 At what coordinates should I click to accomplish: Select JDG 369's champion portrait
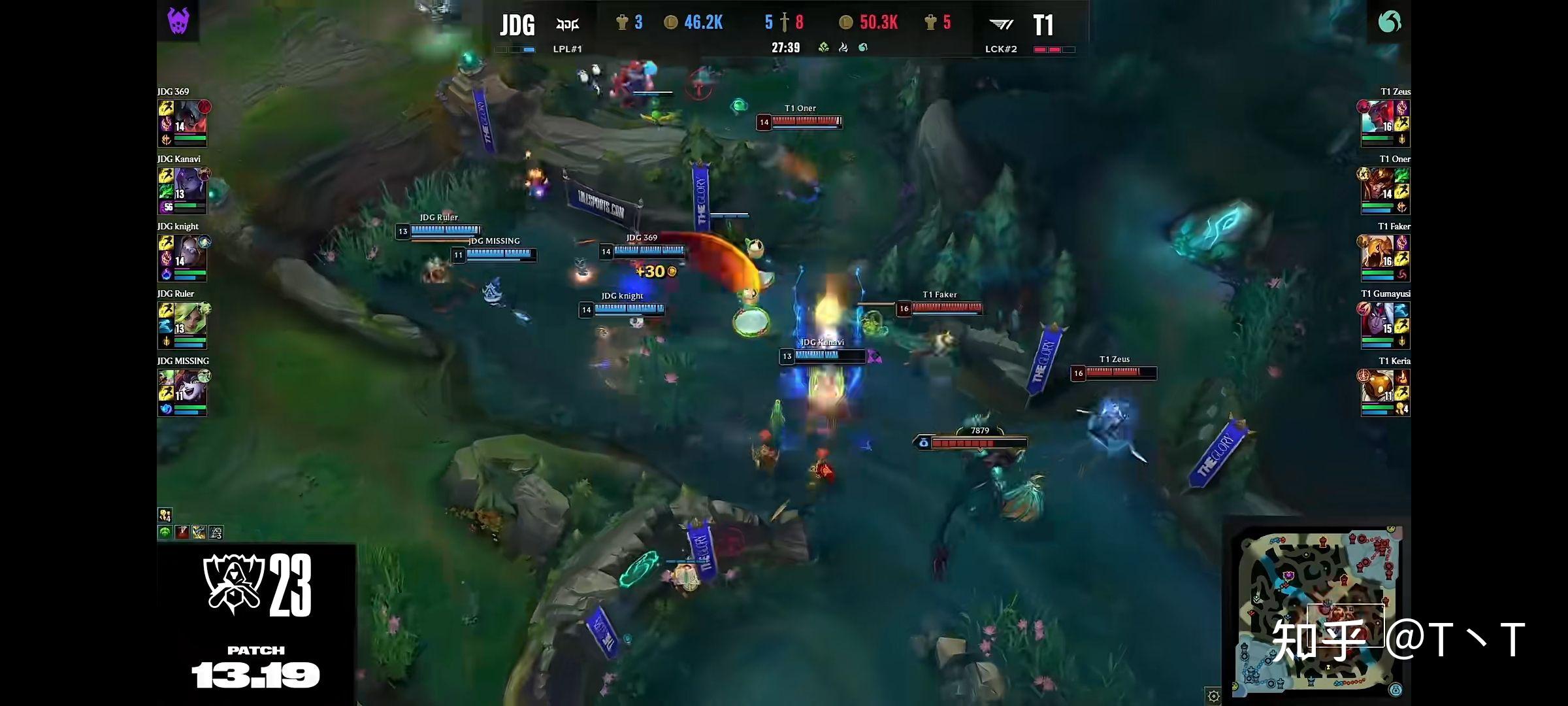[189, 118]
